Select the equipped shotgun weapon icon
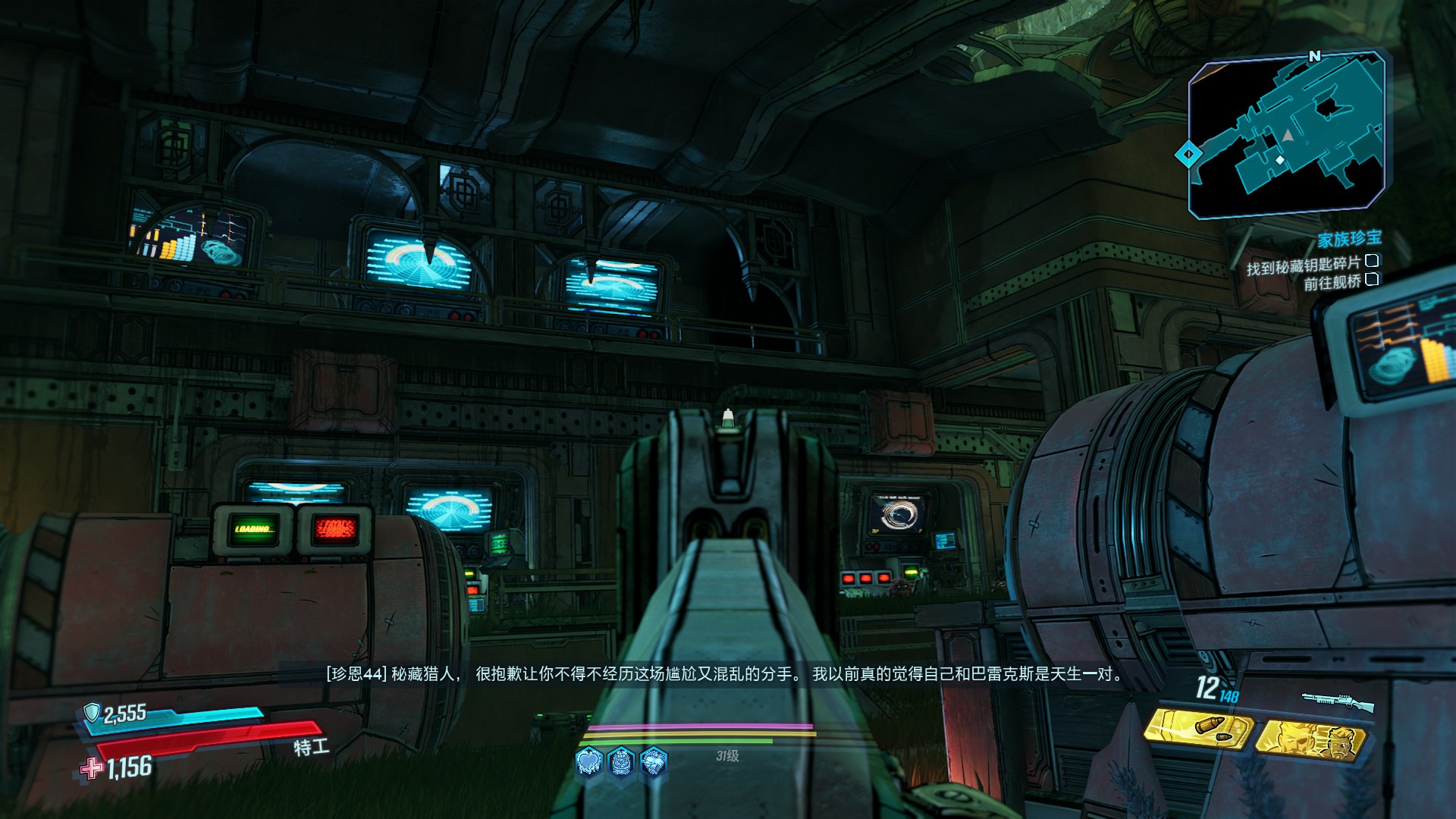Viewport: 1456px width, 819px height. 1338,701
